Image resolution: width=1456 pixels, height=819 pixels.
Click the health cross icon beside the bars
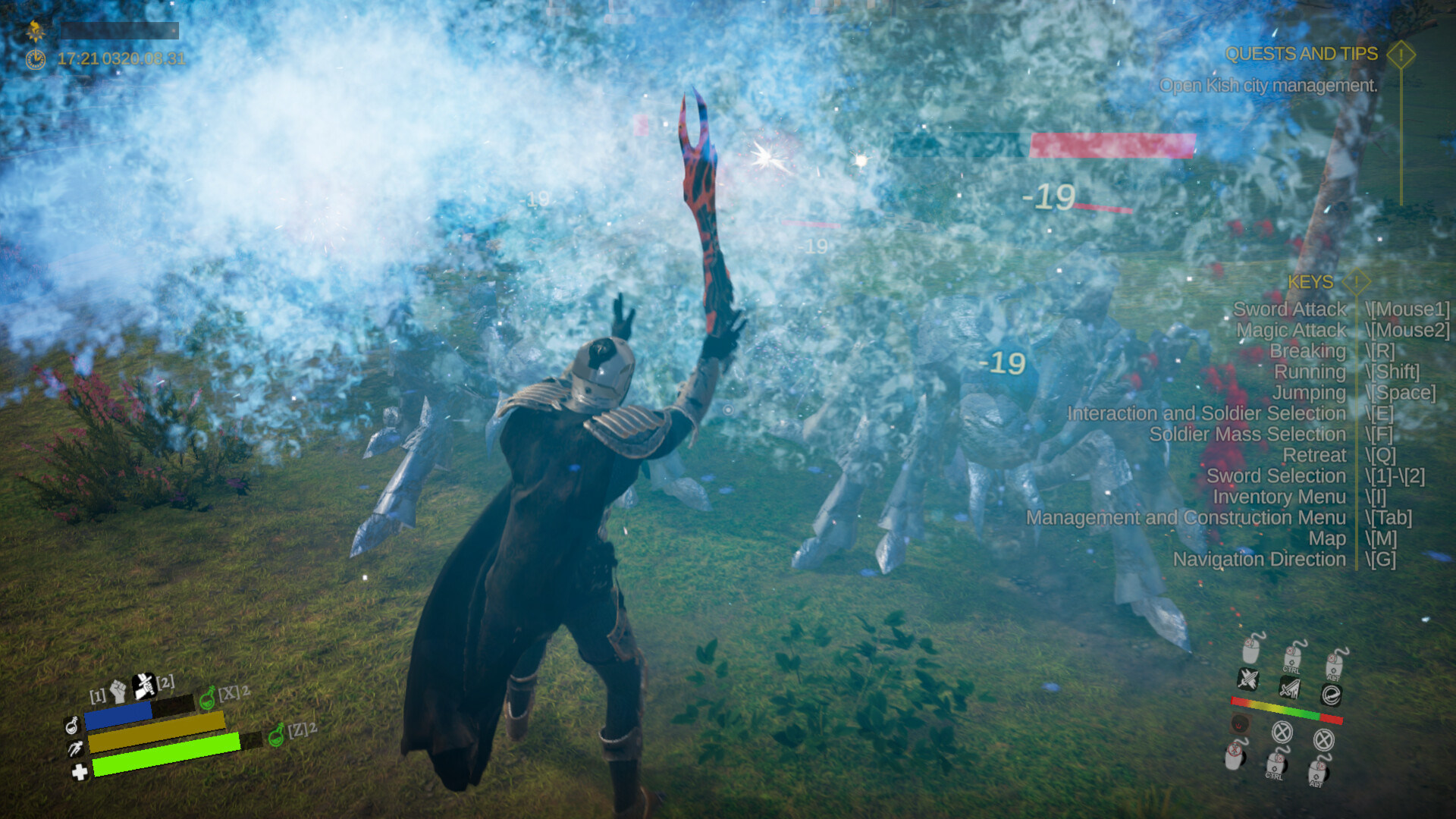click(x=80, y=773)
